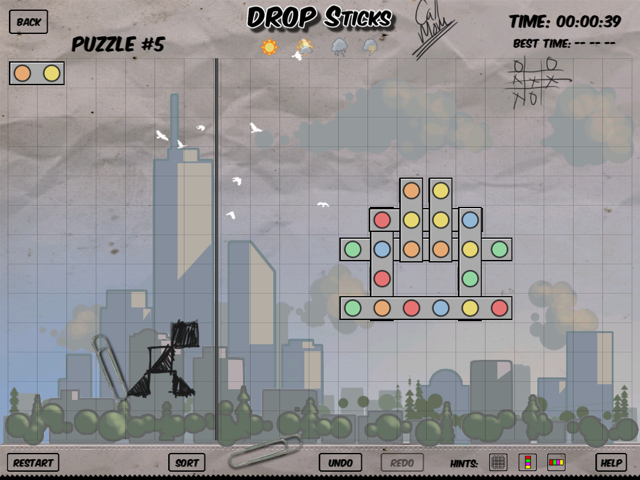Sort the sticks with the Sort button
This screenshot has height=480, width=640.
coord(186,463)
